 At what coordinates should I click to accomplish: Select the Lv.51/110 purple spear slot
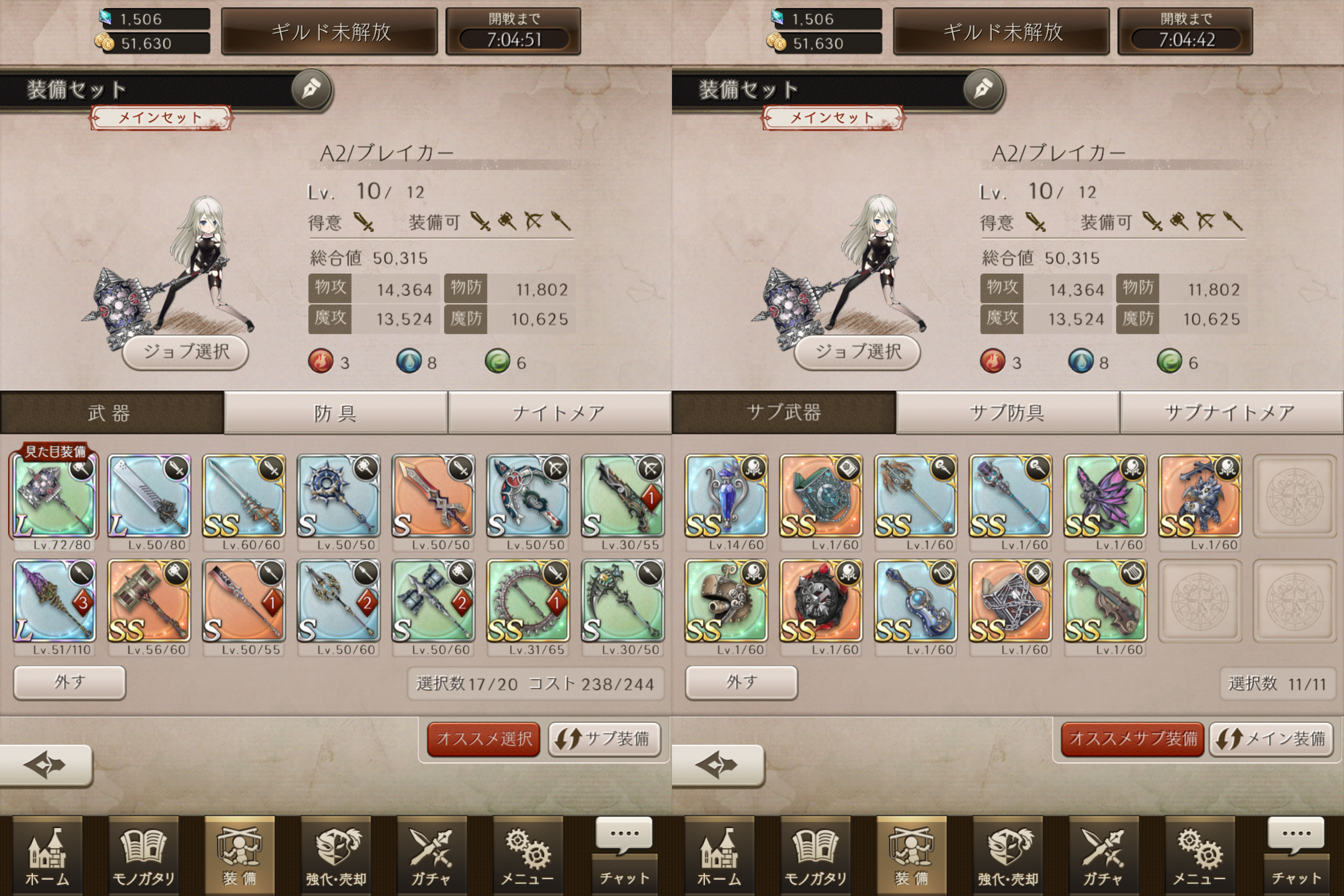tap(55, 600)
